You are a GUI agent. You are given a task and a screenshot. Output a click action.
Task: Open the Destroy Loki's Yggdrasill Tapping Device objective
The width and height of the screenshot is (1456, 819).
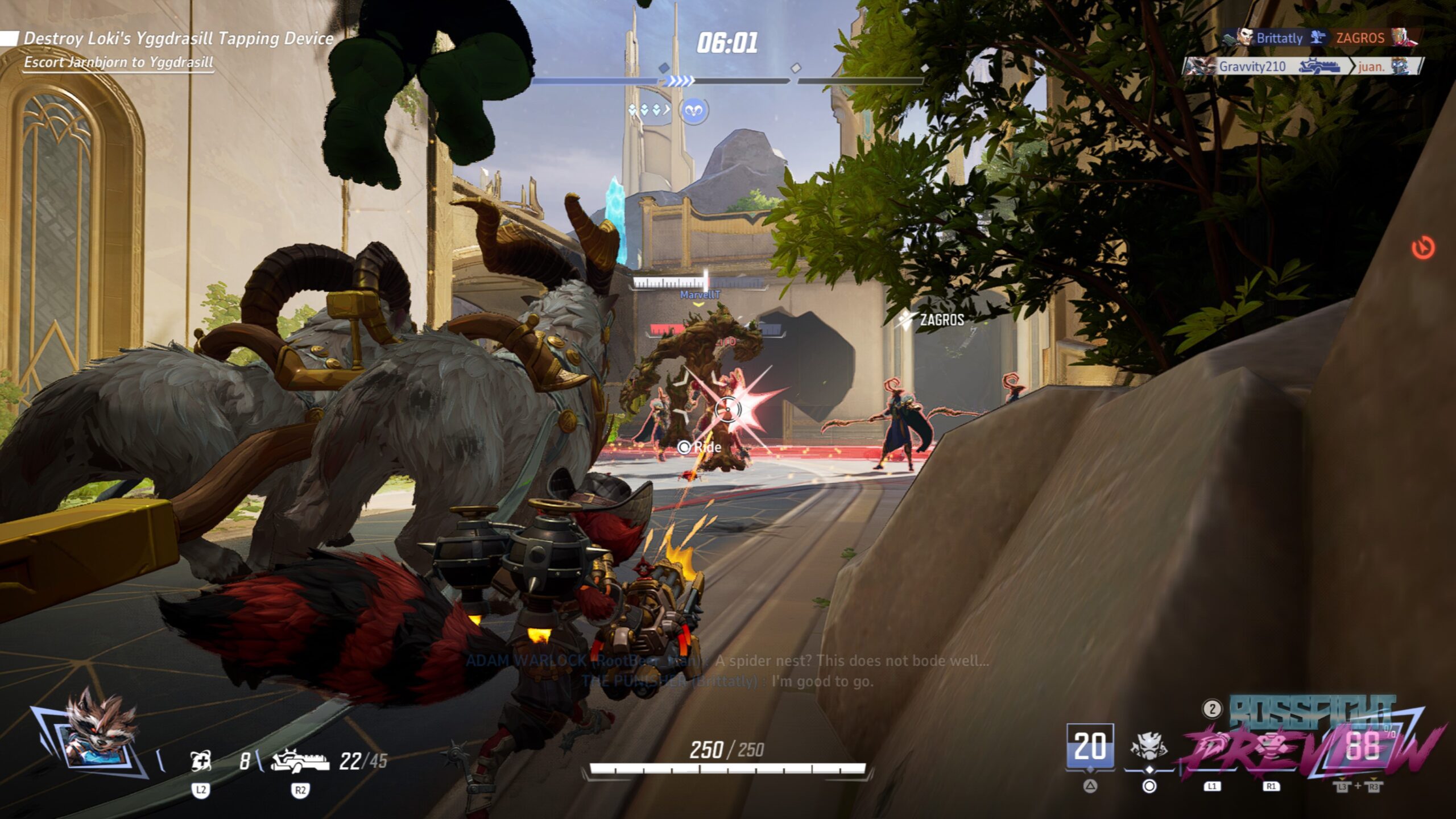tap(178, 38)
